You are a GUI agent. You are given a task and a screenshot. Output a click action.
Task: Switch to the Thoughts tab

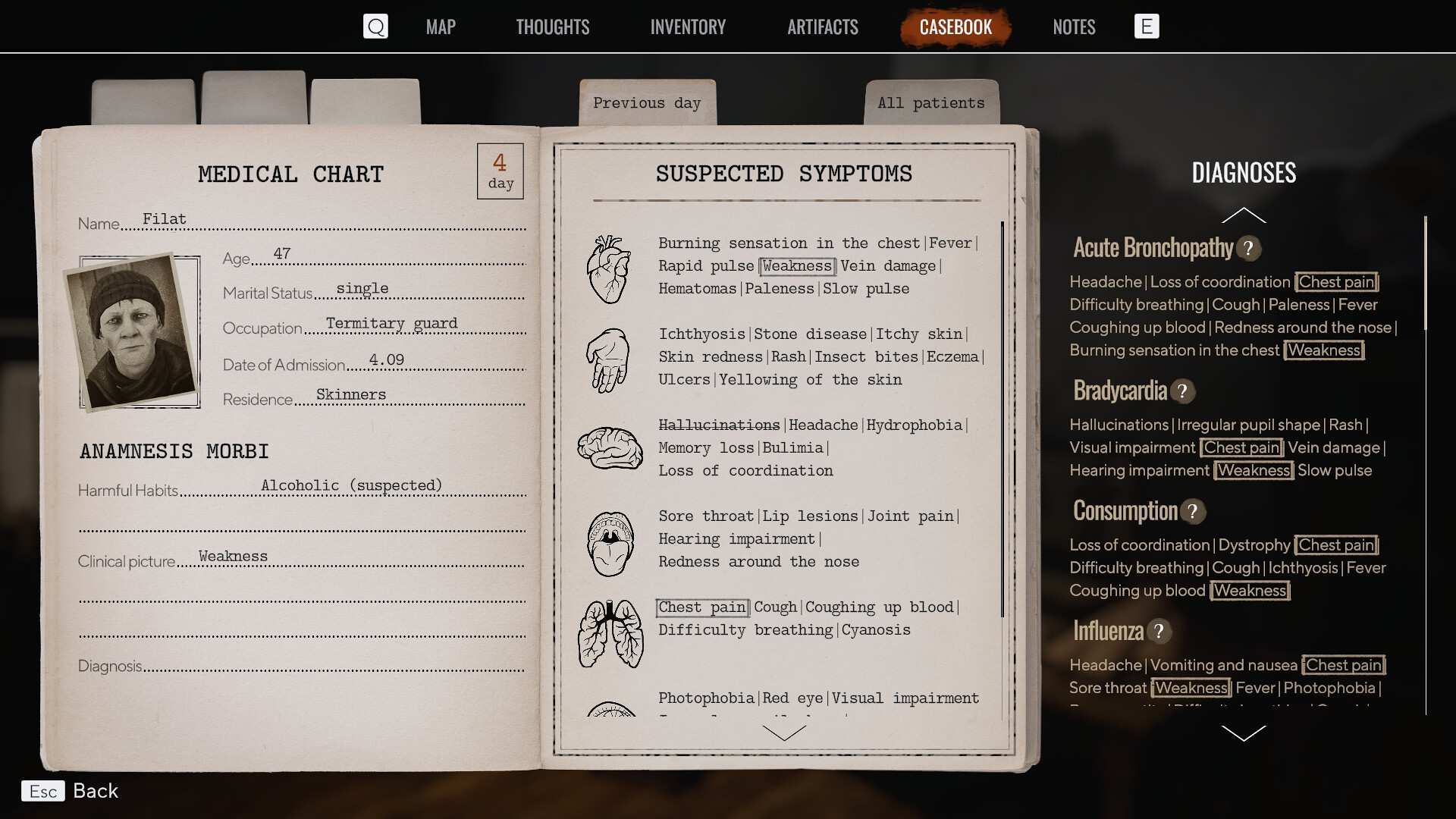click(552, 27)
